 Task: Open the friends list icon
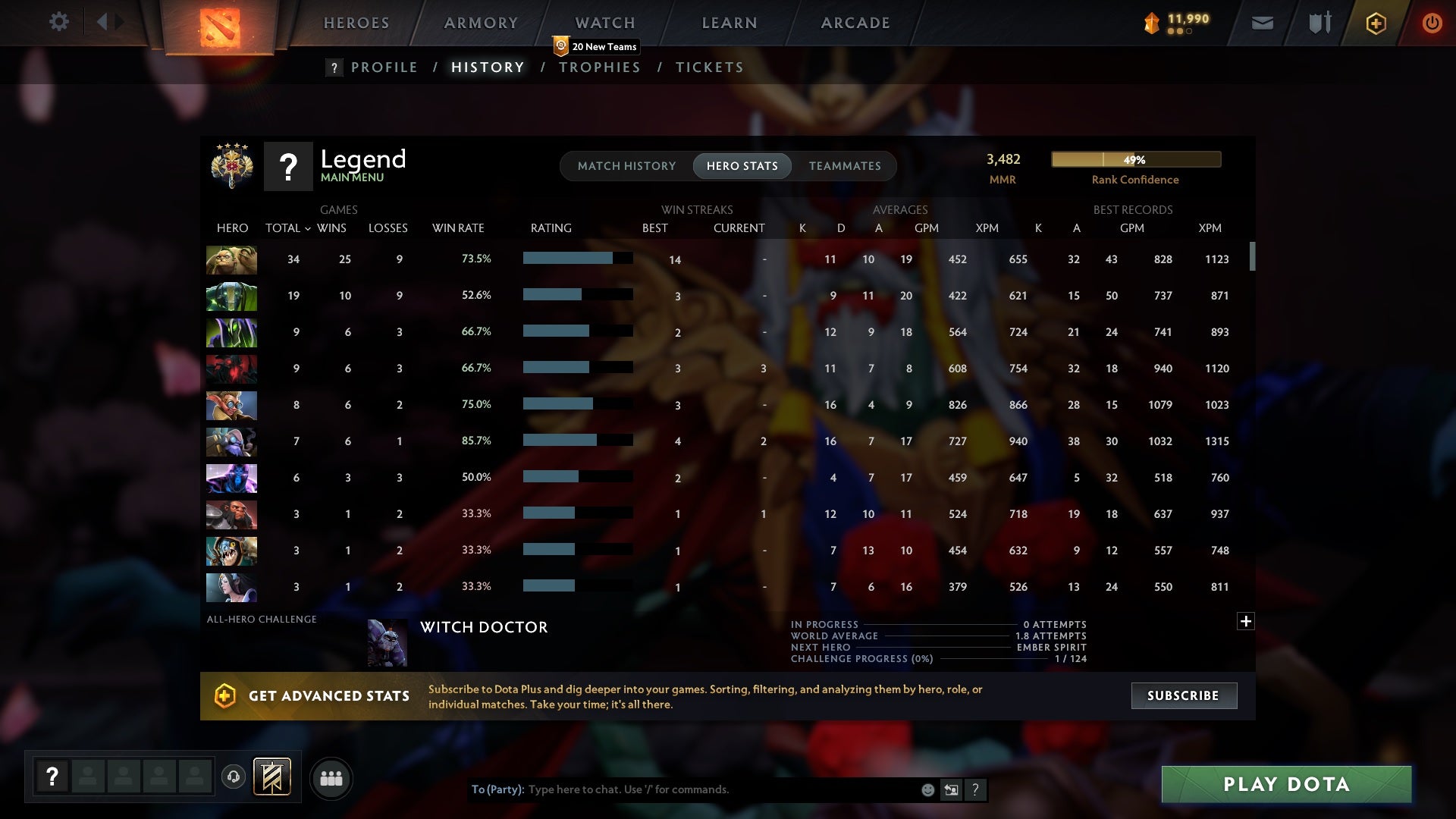[331, 778]
